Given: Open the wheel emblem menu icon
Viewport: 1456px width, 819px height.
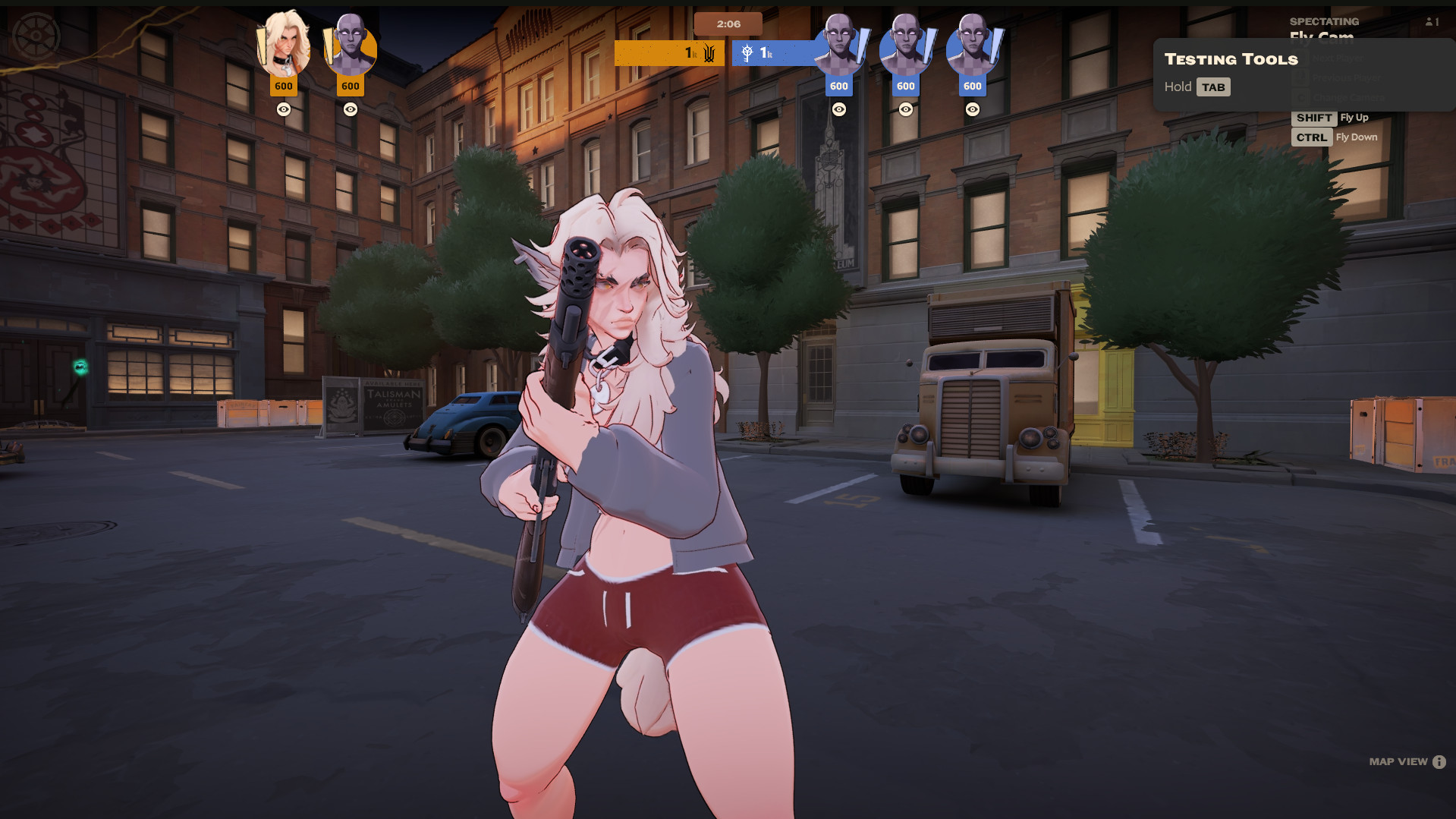Looking at the screenshot, I should tap(36, 36).
